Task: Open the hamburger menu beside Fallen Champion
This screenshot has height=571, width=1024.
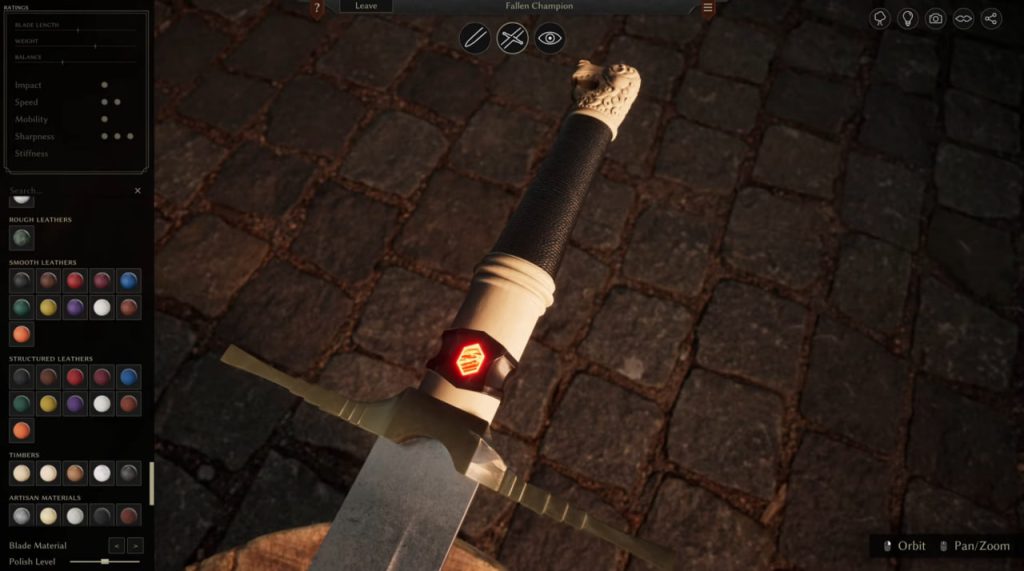Action: click(x=708, y=8)
